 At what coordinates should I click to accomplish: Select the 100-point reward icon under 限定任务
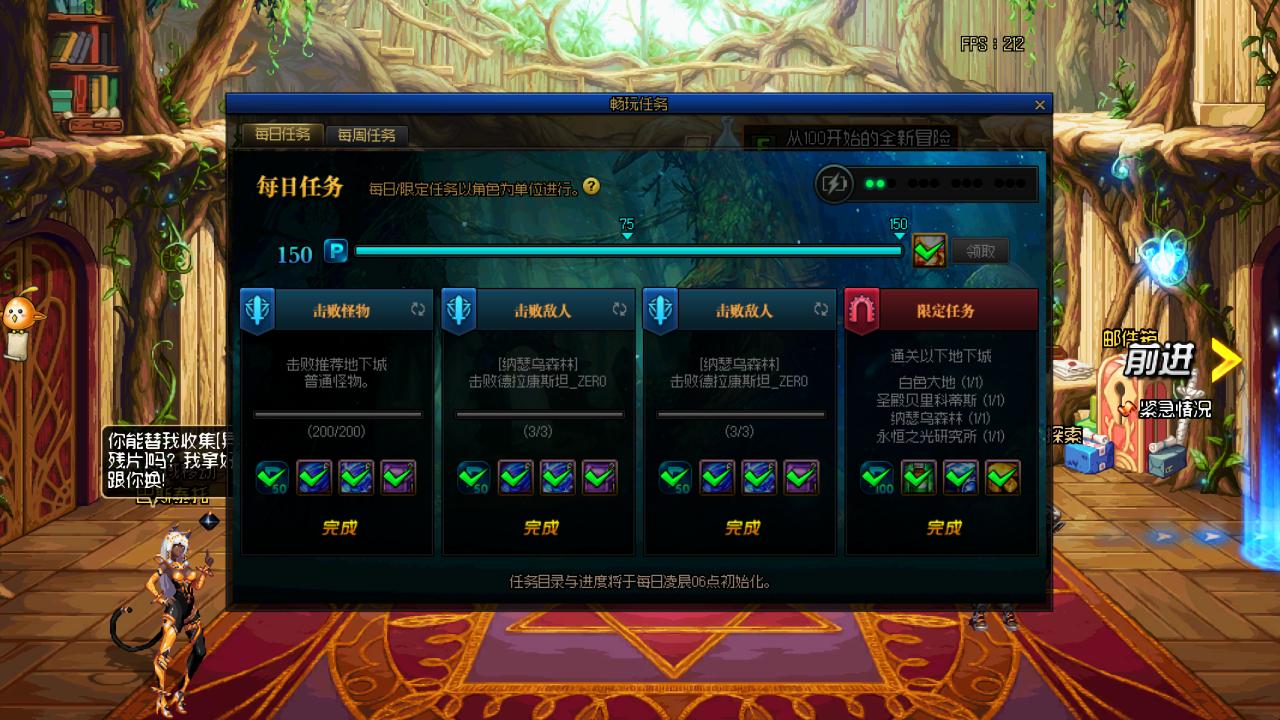click(876, 478)
